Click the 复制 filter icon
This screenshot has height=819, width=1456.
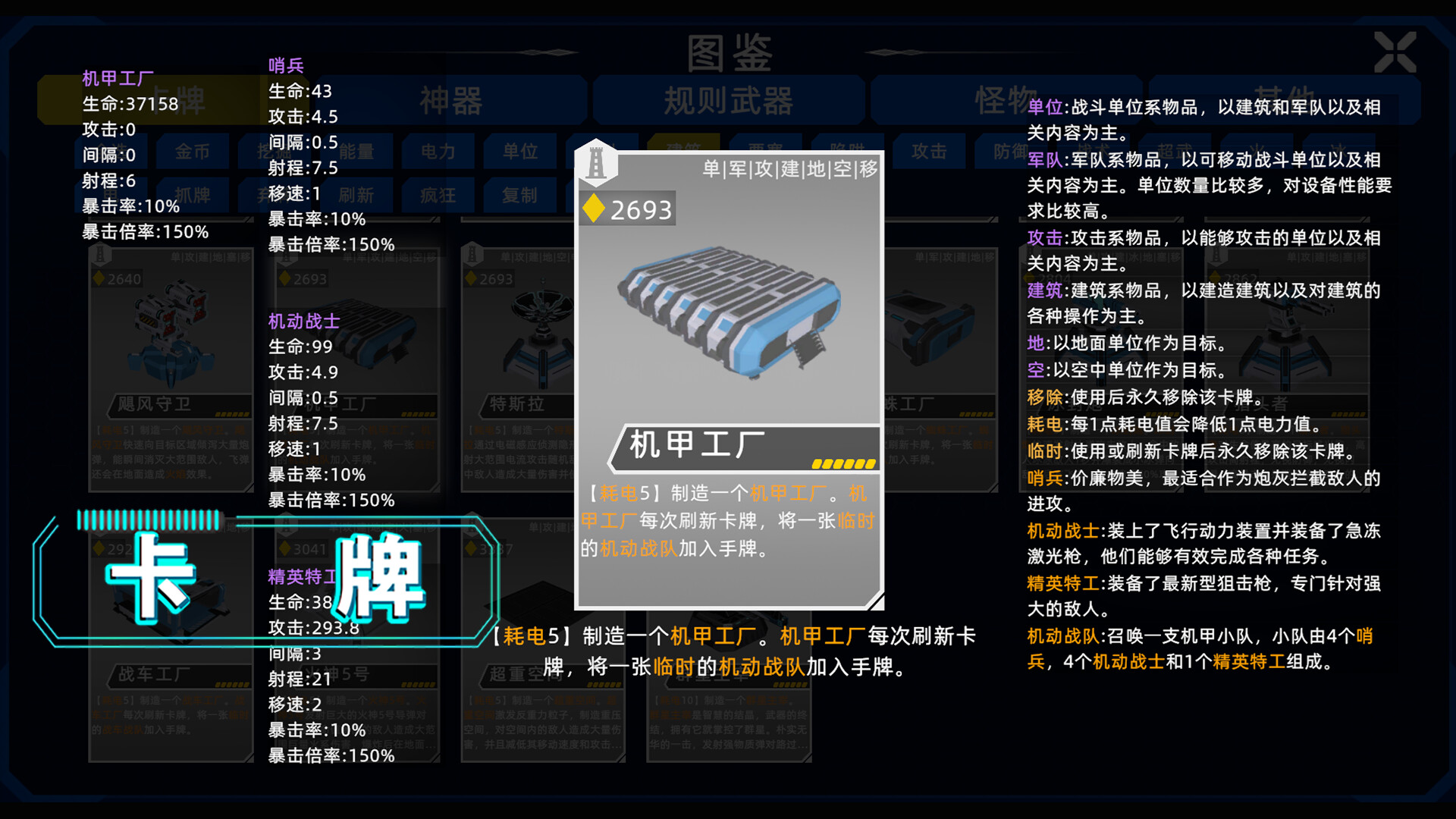pos(520,195)
